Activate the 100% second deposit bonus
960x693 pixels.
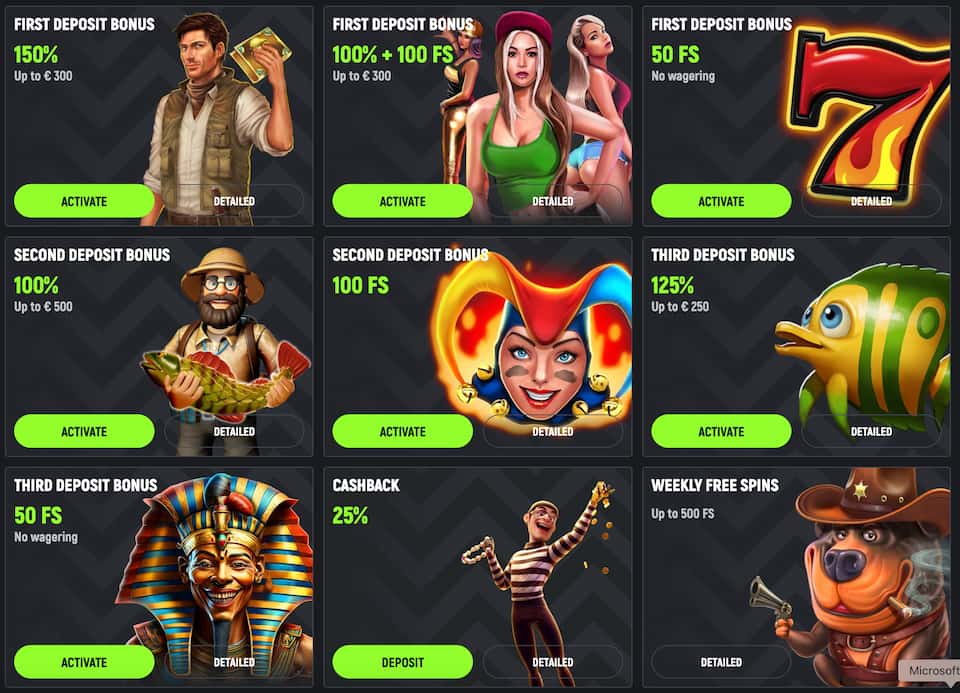[84, 432]
